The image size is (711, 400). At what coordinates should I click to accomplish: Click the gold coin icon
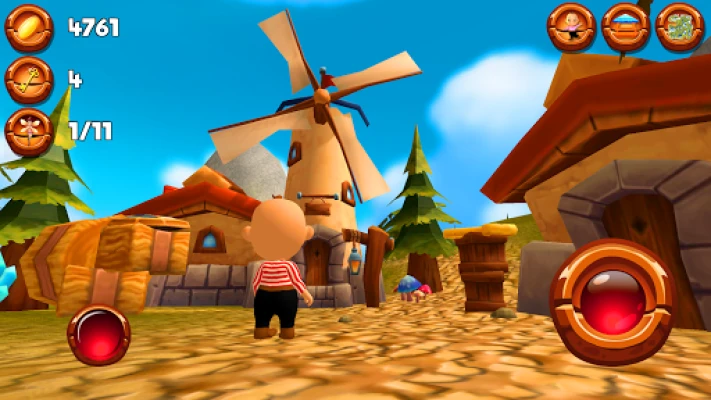[29, 27]
